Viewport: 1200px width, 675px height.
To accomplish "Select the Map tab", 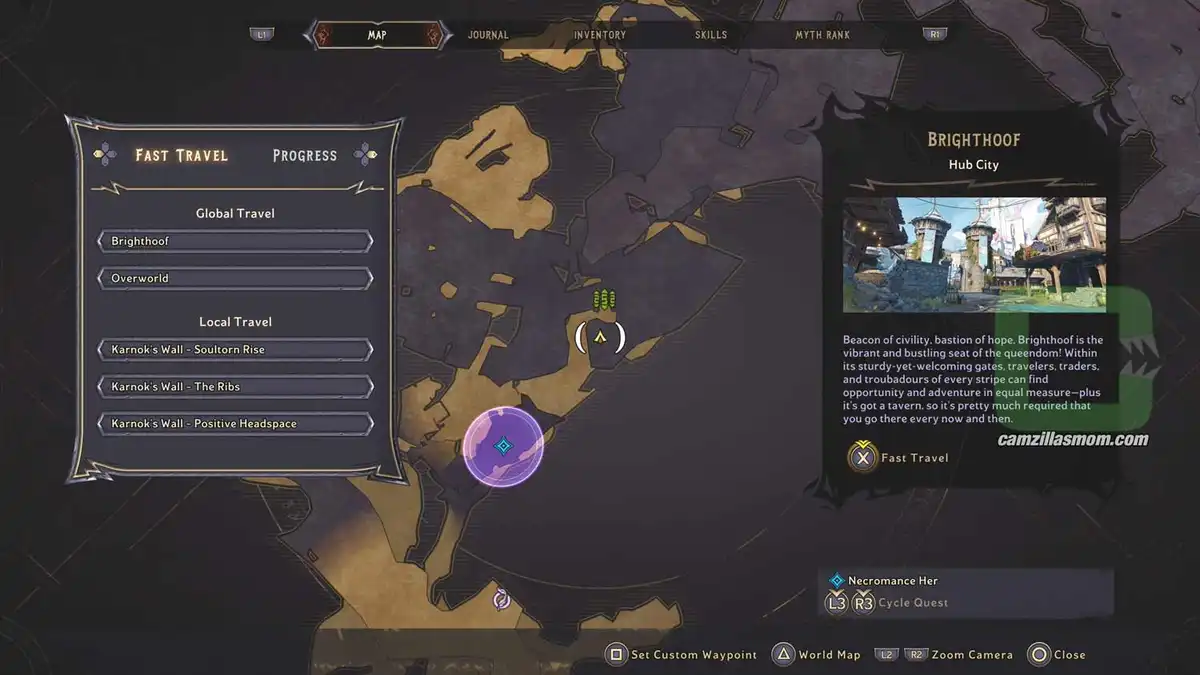I will click(377, 35).
